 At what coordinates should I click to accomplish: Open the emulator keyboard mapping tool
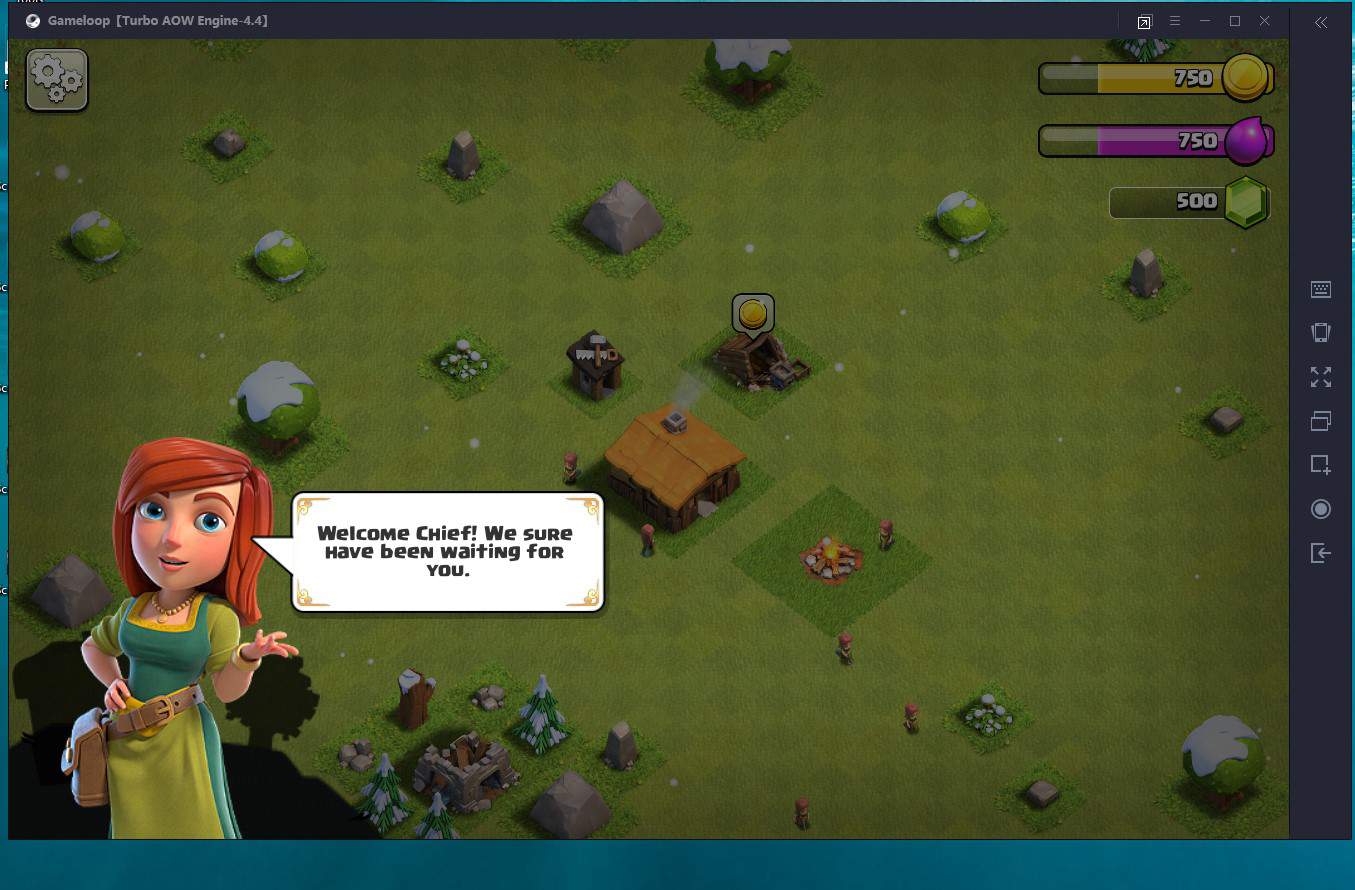tap(1321, 290)
